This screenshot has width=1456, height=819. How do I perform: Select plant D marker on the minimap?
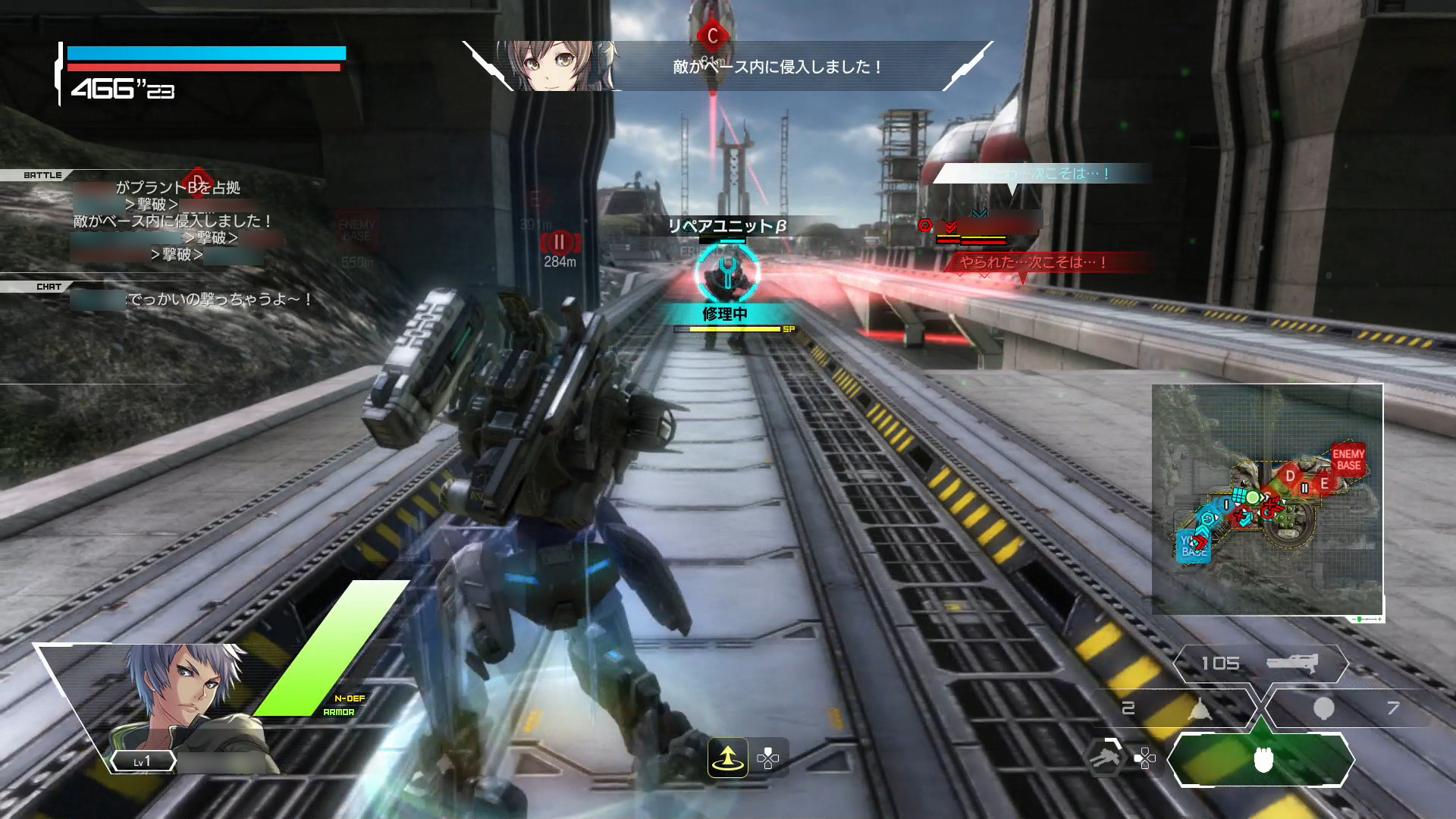tap(1290, 476)
